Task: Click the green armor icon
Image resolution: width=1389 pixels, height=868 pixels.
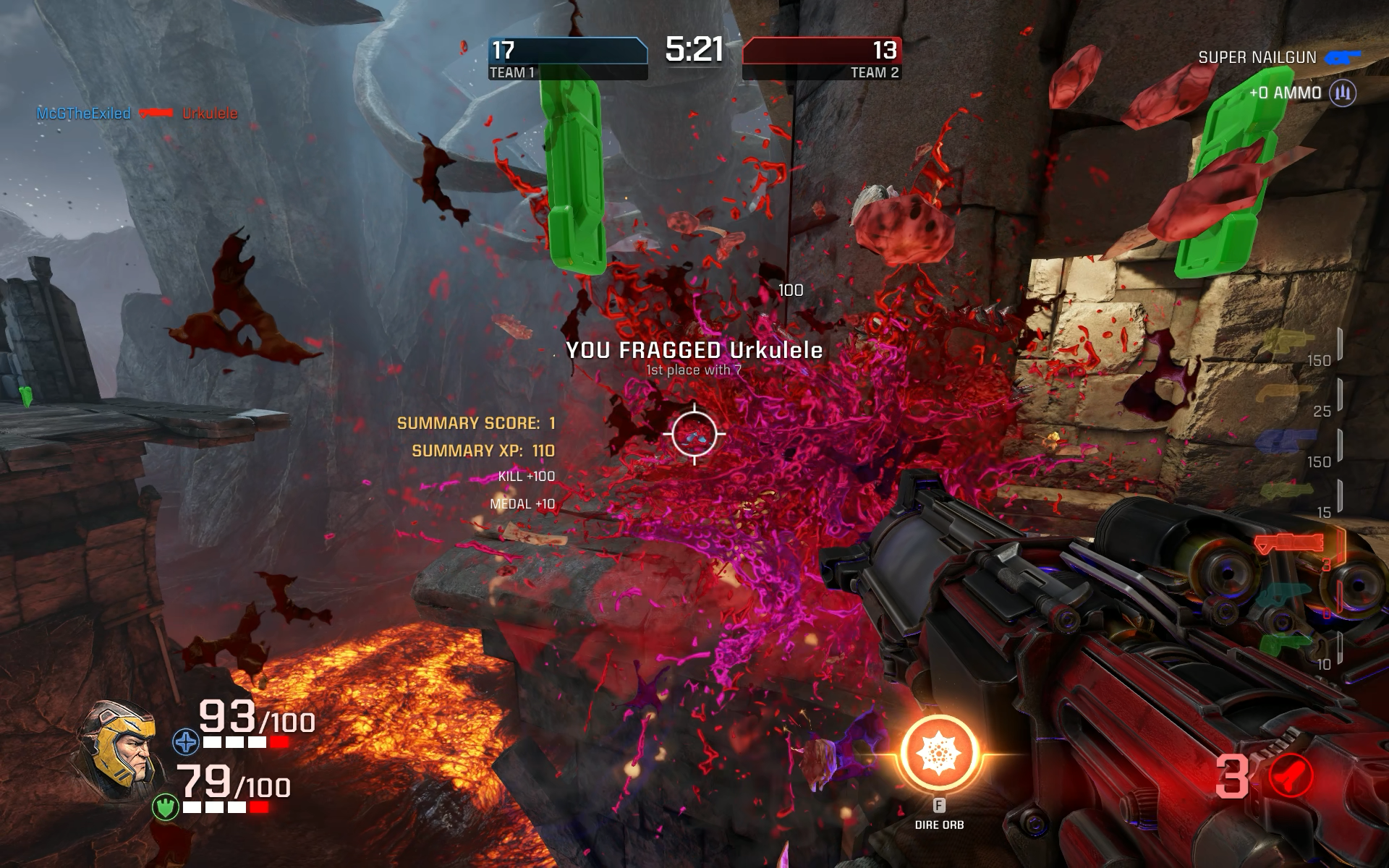Action: pos(165,807)
